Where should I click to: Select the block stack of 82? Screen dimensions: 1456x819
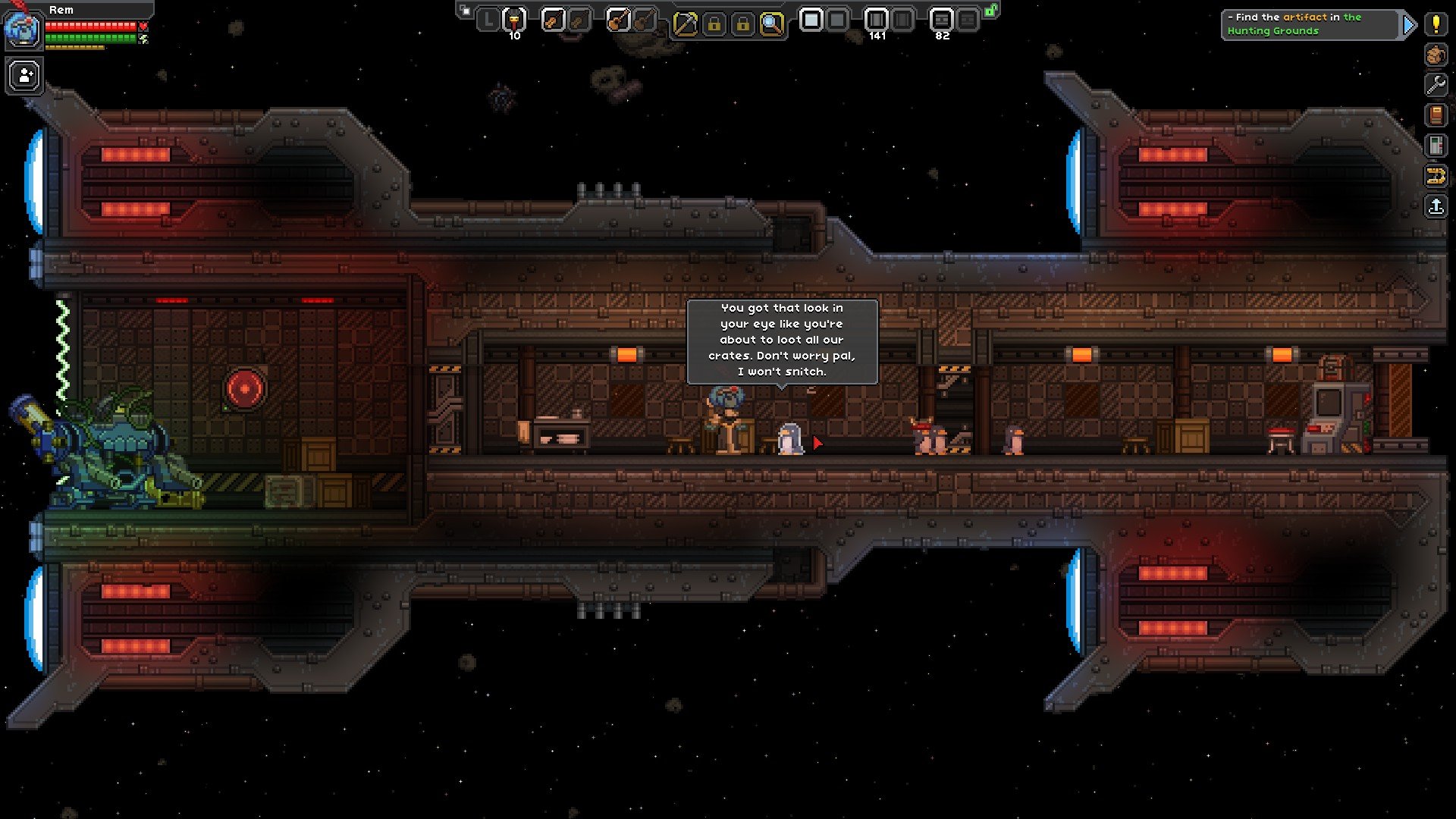(x=941, y=20)
